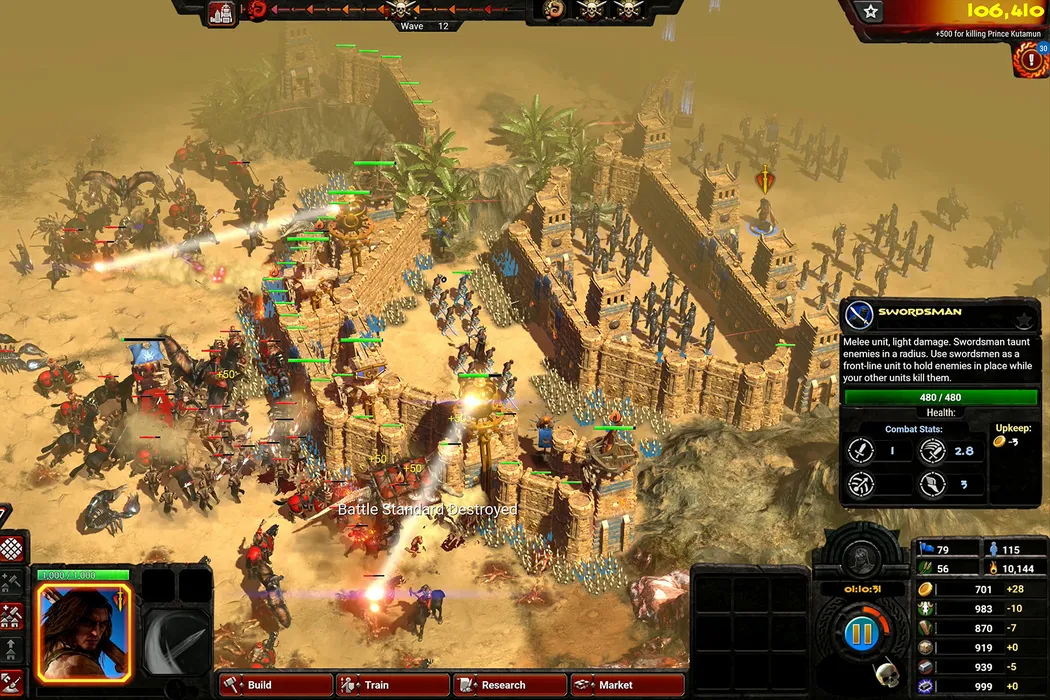Open the Train menu
Viewport: 1050px width, 700px height.
click(x=392, y=685)
